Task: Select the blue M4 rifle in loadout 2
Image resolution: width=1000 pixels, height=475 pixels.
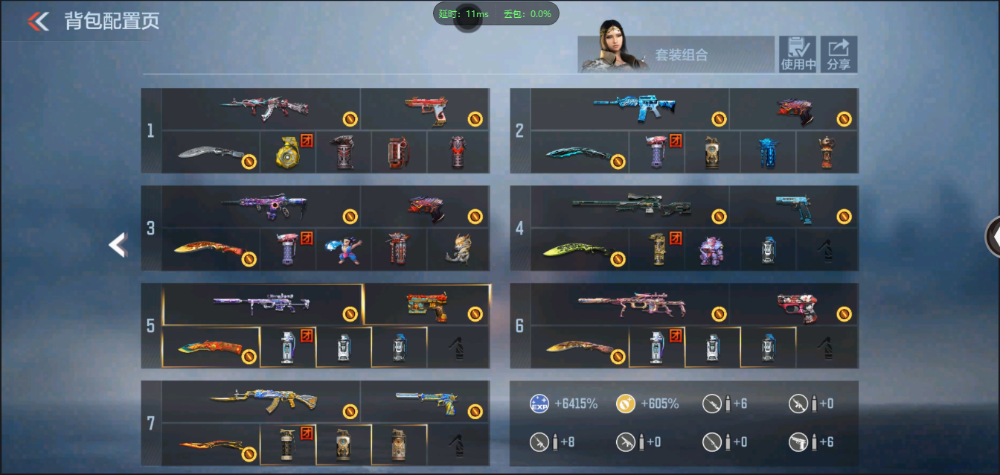Action: coord(626,108)
